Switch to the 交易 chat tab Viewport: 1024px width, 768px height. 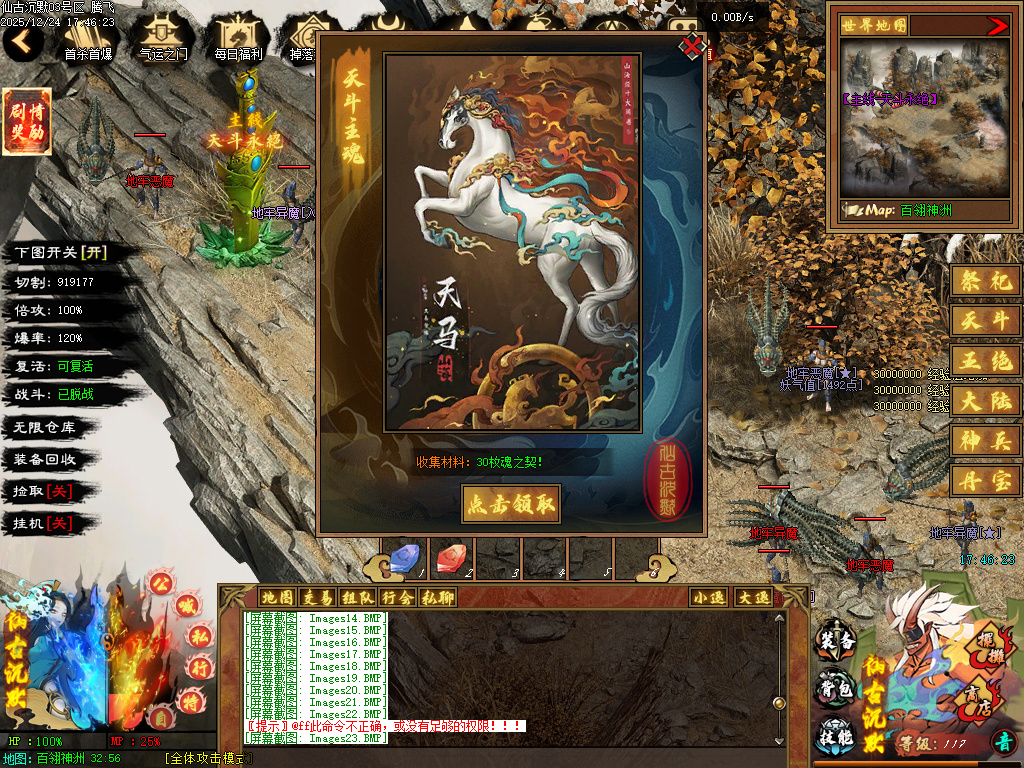click(x=318, y=597)
